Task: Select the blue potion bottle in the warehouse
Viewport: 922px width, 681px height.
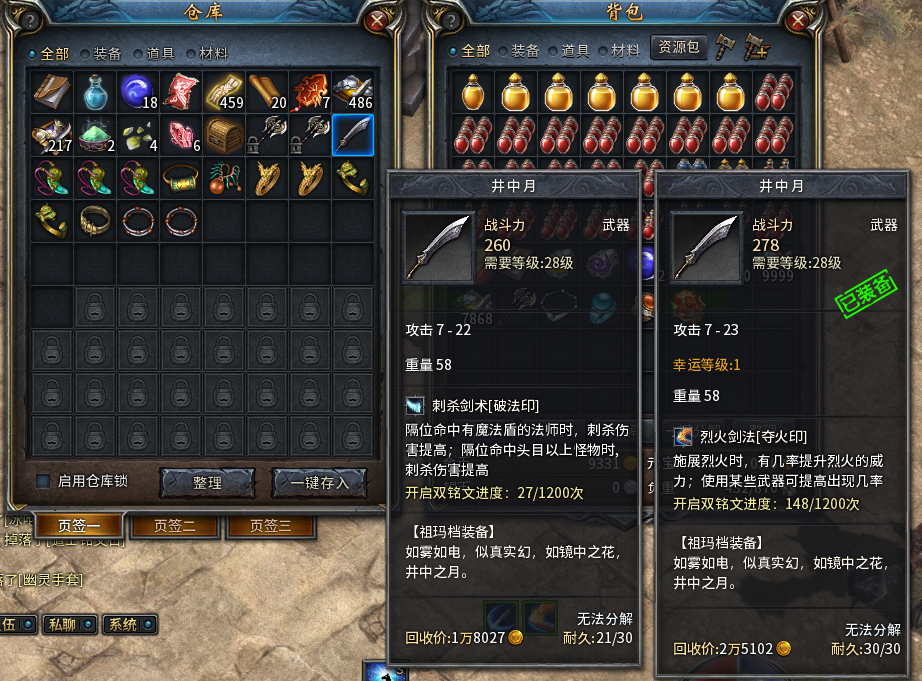Action: click(x=95, y=90)
